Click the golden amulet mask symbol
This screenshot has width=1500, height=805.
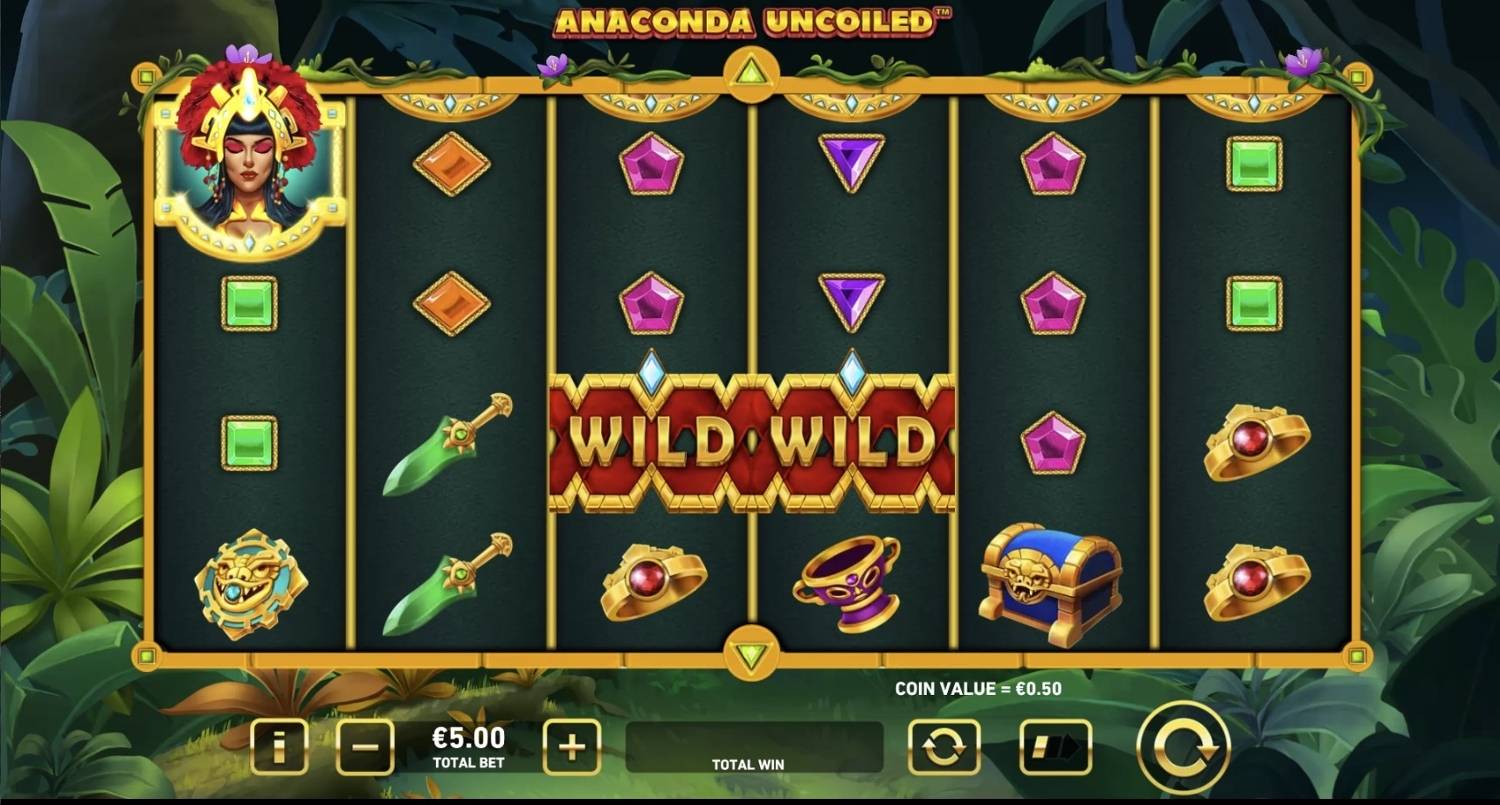tap(250, 583)
